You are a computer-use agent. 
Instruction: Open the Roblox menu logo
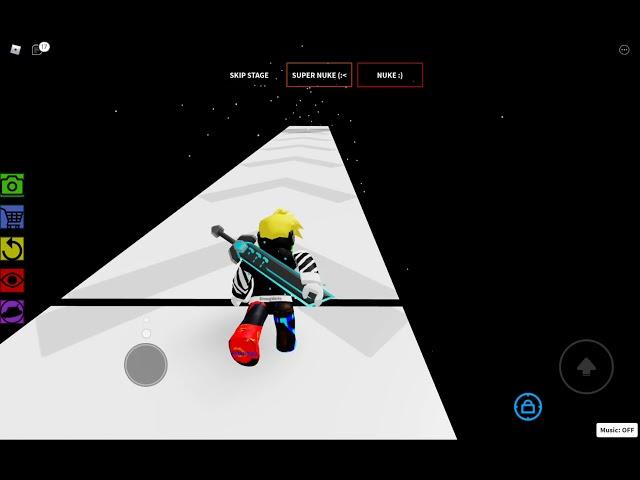pos(15,49)
